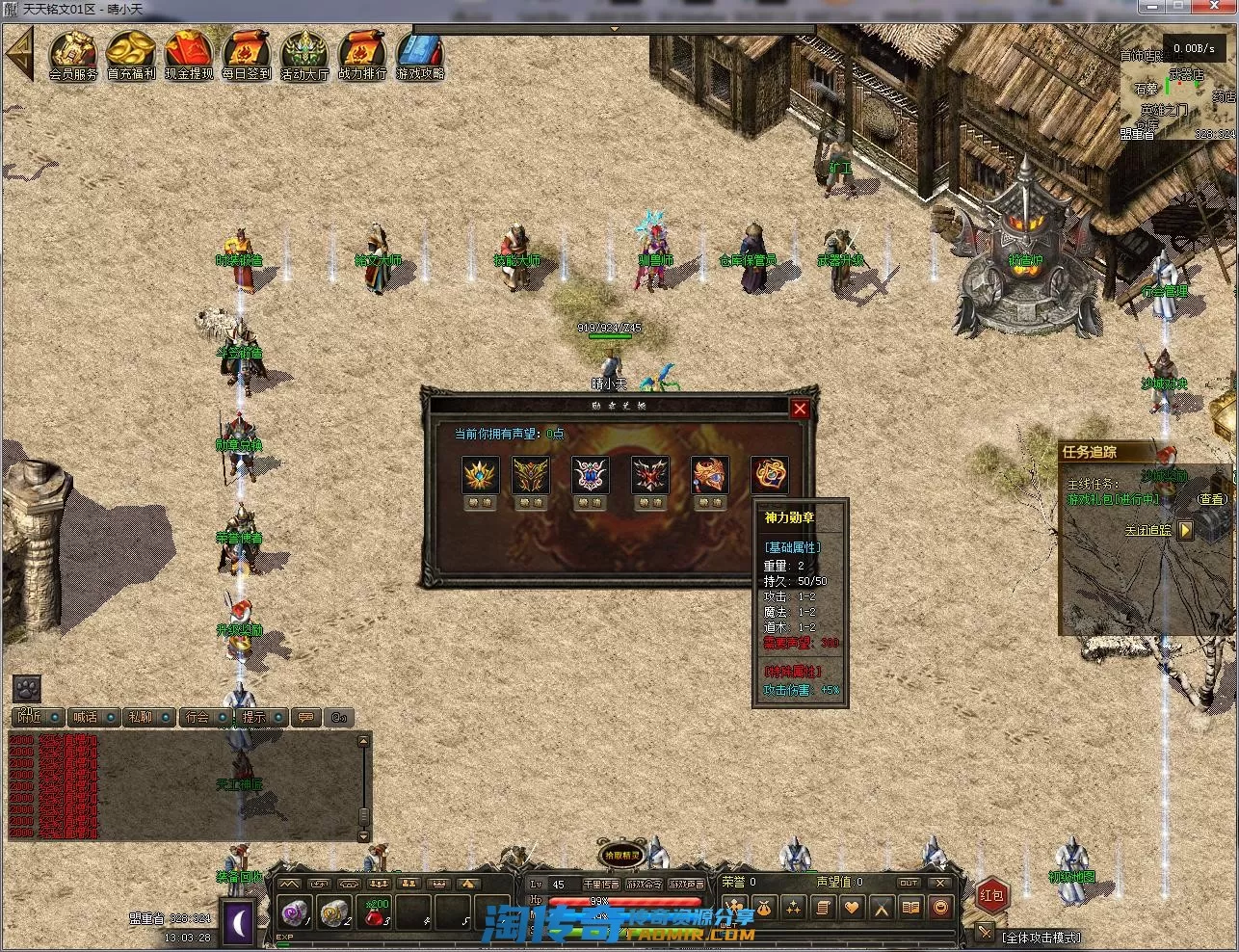The height and width of the screenshot is (952, 1239).
Task: Show the 战力排行 power ranking
Action: click(362, 54)
